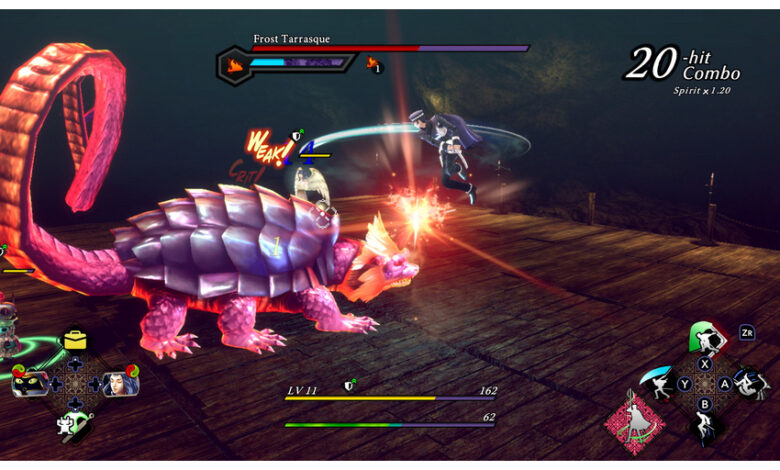Select the red diamond caped swordsman icon
The image size is (780, 470).
pyautogui.click(x=634, y=422)
